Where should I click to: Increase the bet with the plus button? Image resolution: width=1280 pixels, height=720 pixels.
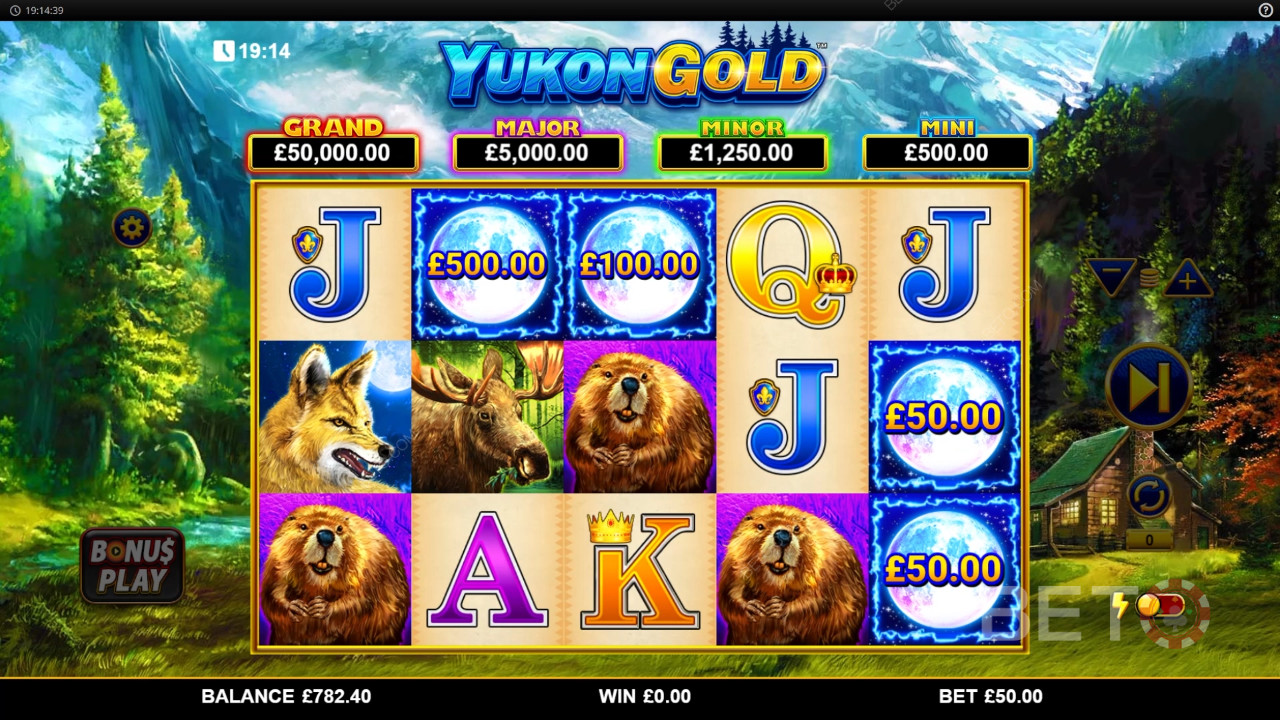tap(1187, 279)
